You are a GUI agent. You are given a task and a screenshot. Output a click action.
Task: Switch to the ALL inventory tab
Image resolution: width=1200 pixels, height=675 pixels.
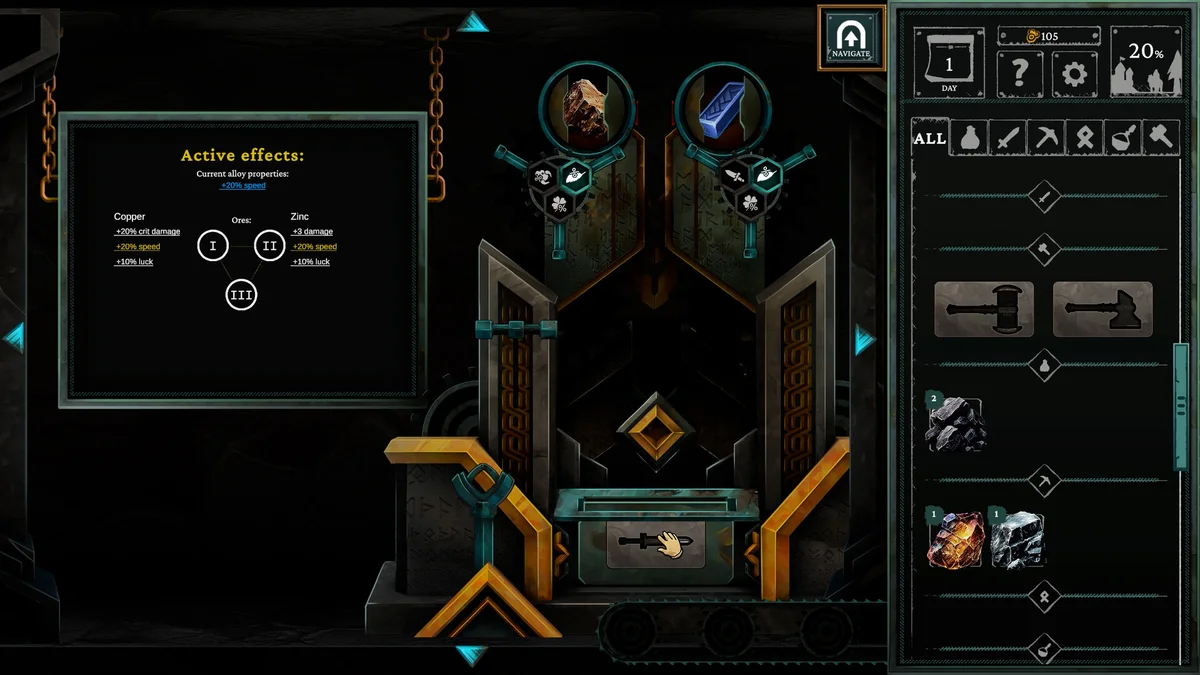929,138
